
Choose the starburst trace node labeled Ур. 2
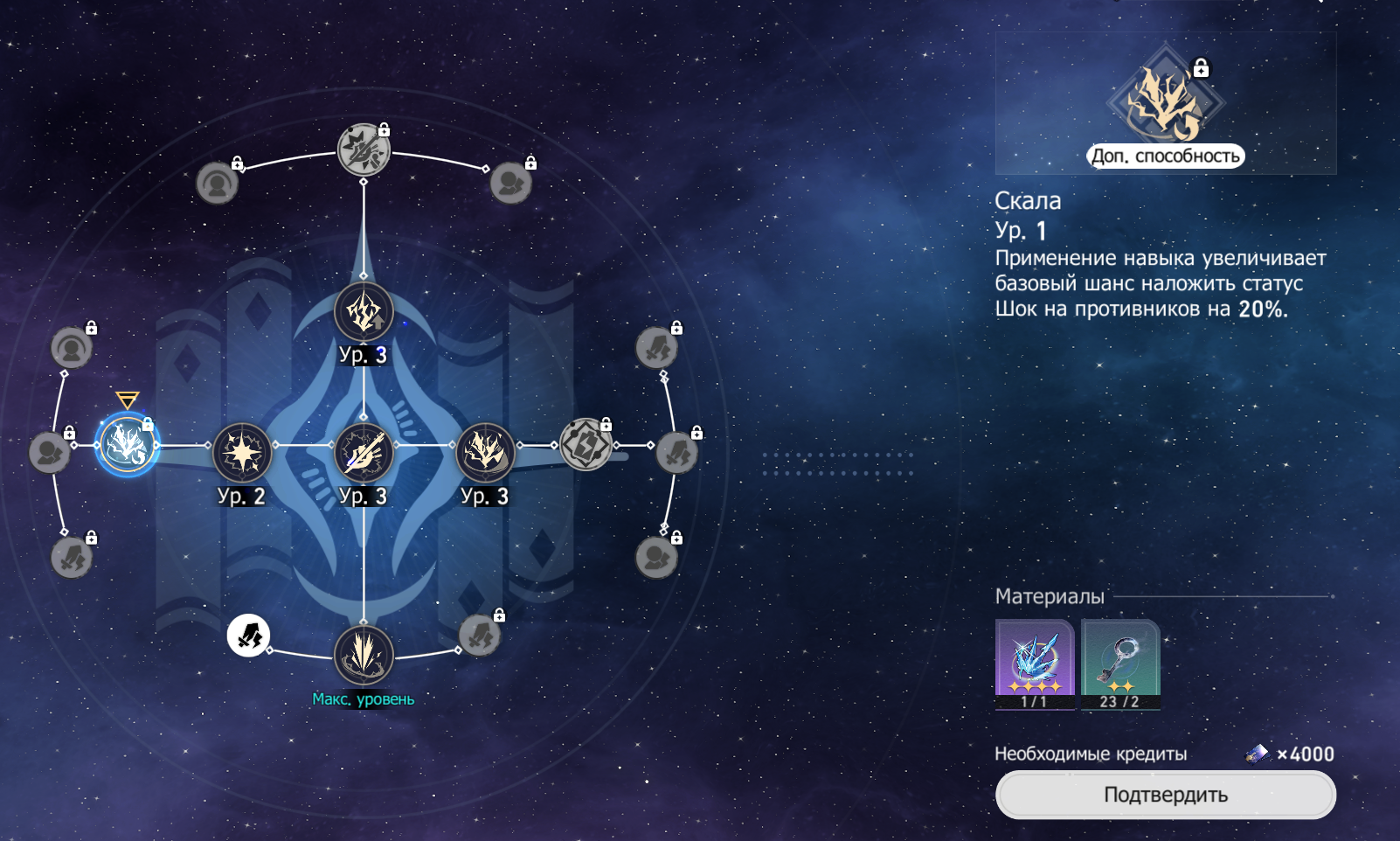click(242, 452)
